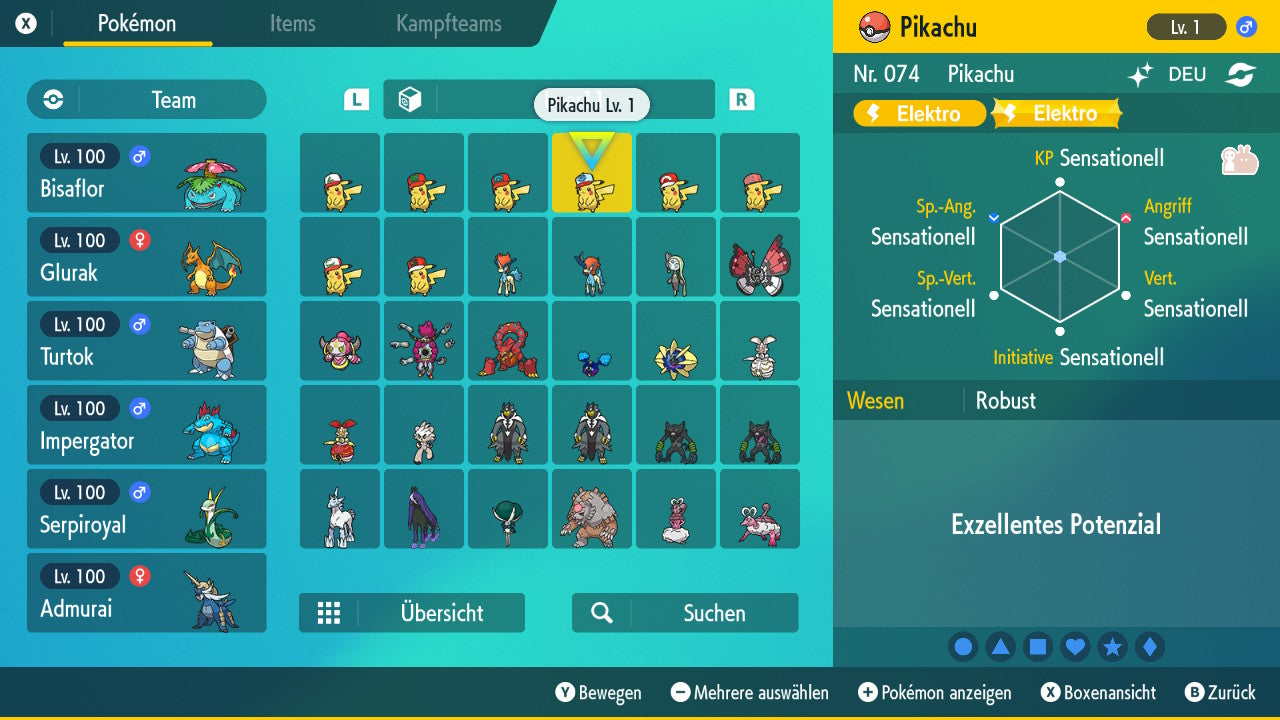Toggle the heart marking
This screenshot has width=1280, height=720.
click(1074, 646)
